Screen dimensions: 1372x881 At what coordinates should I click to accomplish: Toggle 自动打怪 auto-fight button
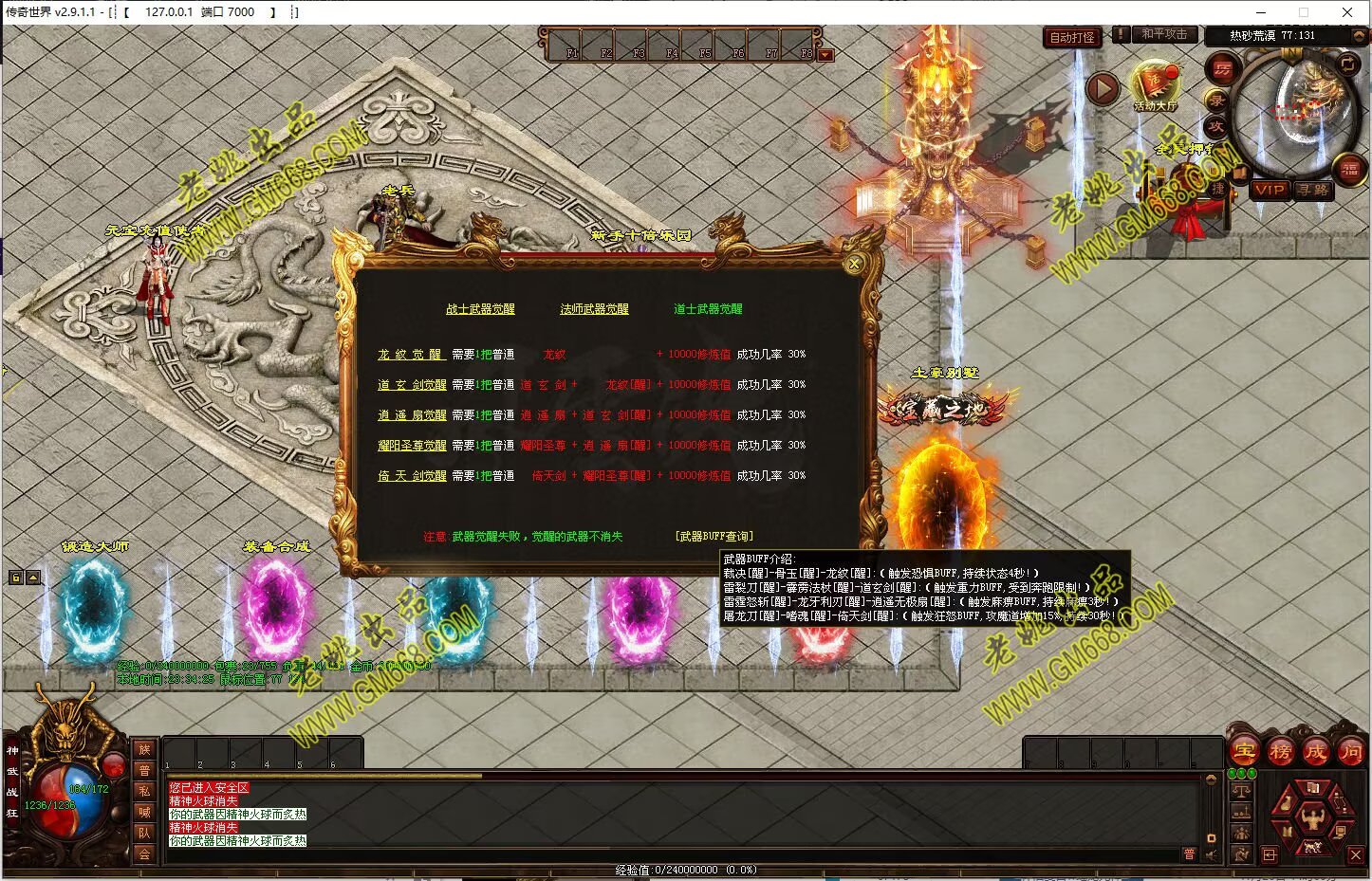pyautogui.click(x=1072, y=38)
